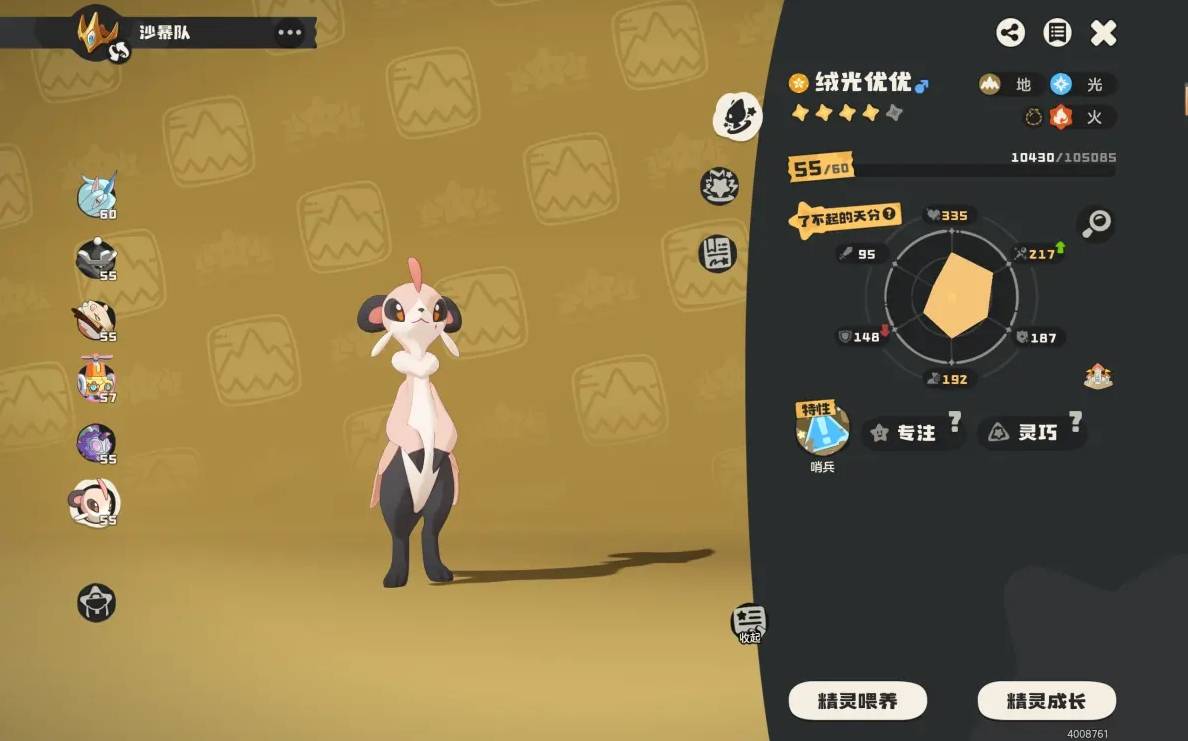This screenshot has width=1188, height=741.
Task: Collapse the side tabs with 收起
Action: 749,622
